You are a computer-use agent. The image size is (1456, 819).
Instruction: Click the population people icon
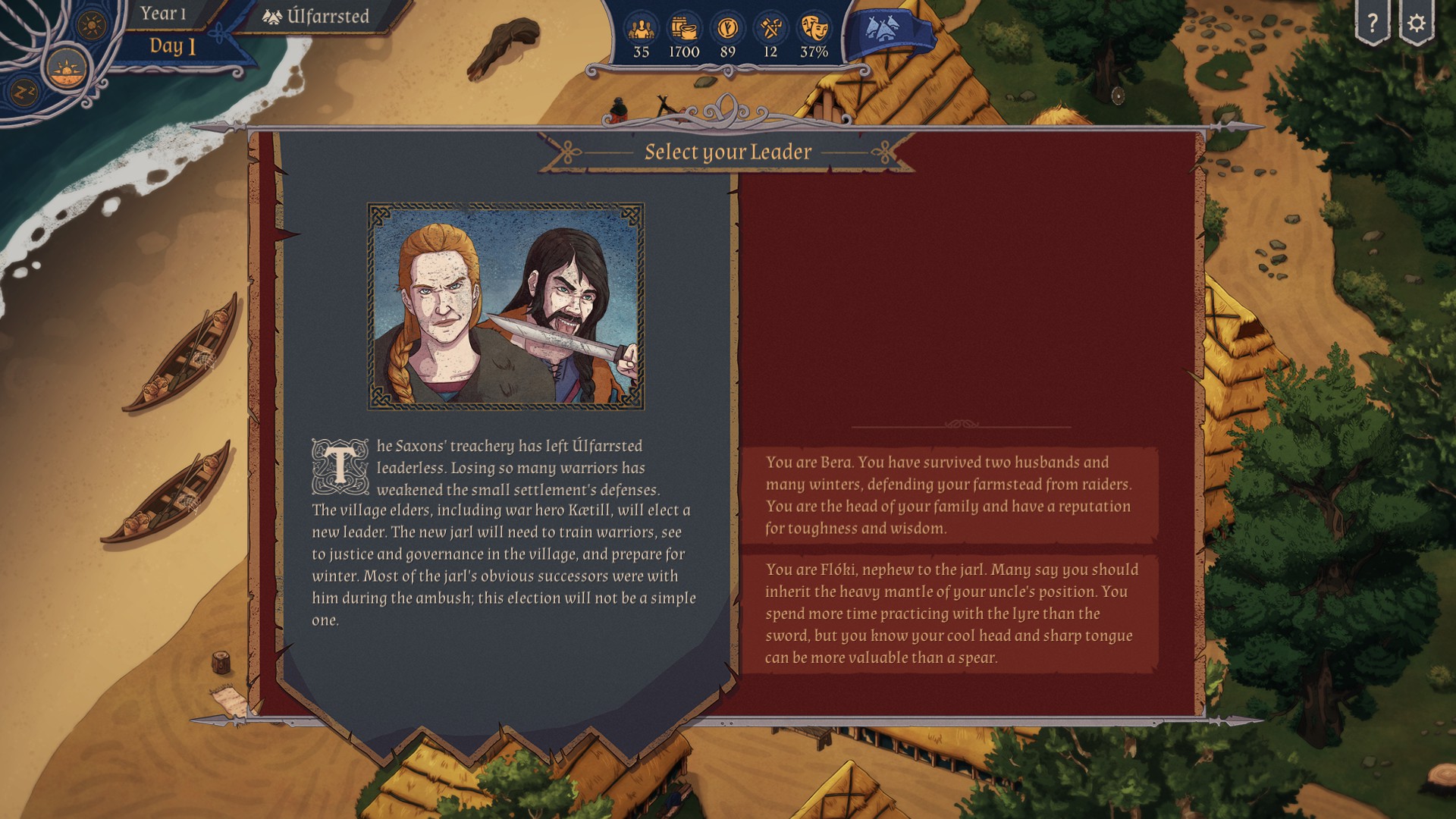642,30
